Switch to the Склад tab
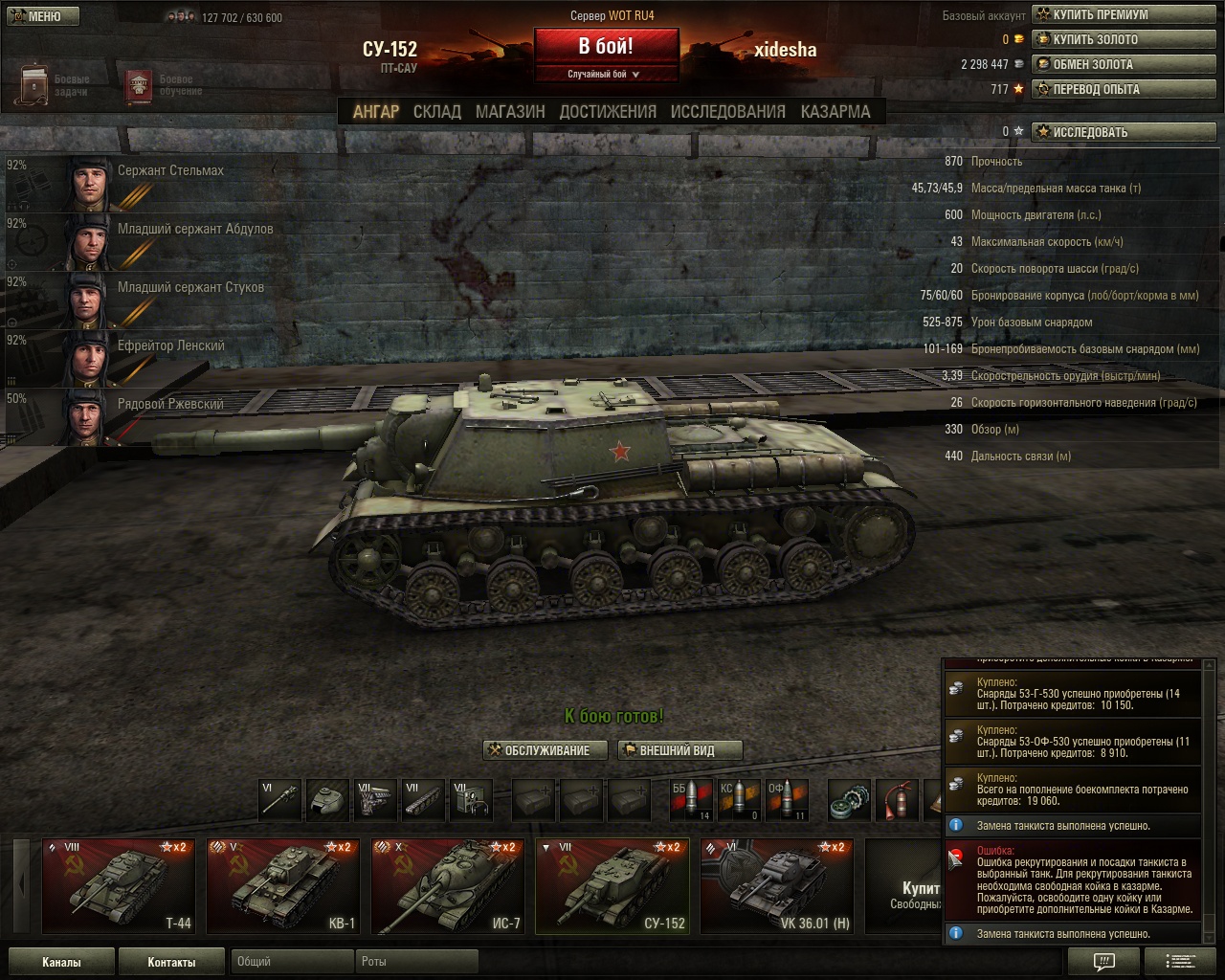This screenshot has width=1225, height=980. coord(436,112)
